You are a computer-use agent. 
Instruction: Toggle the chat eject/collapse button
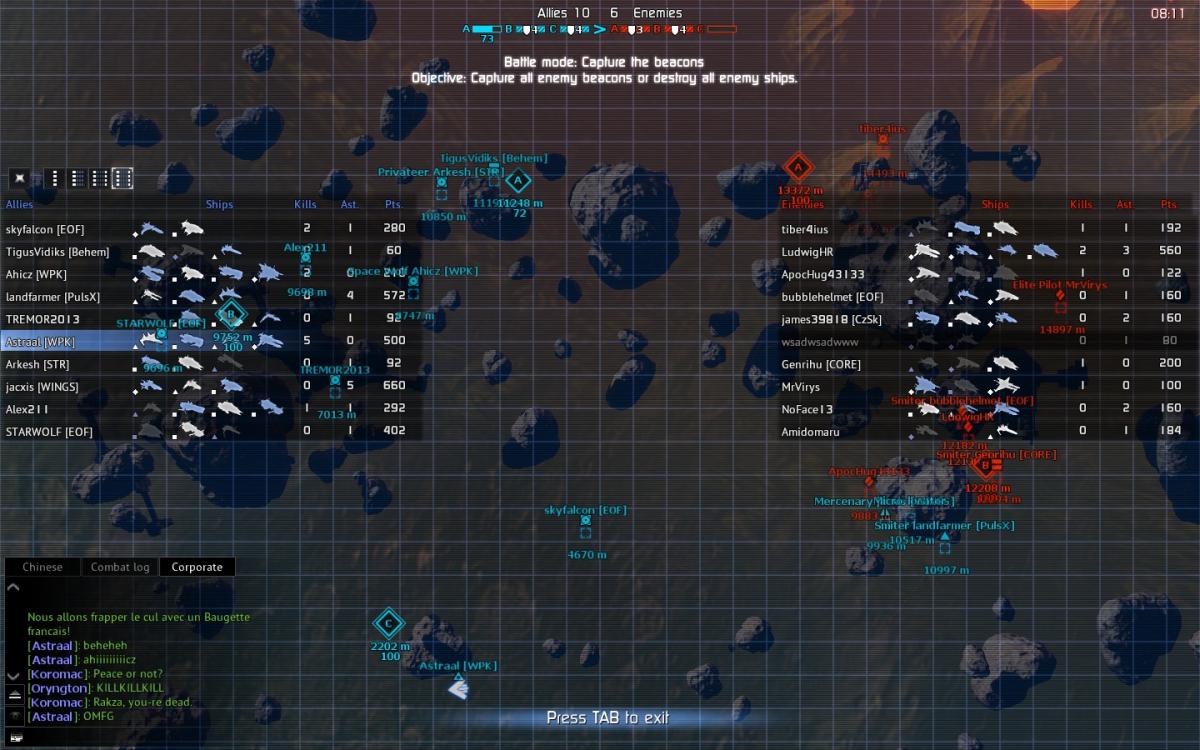15,694
